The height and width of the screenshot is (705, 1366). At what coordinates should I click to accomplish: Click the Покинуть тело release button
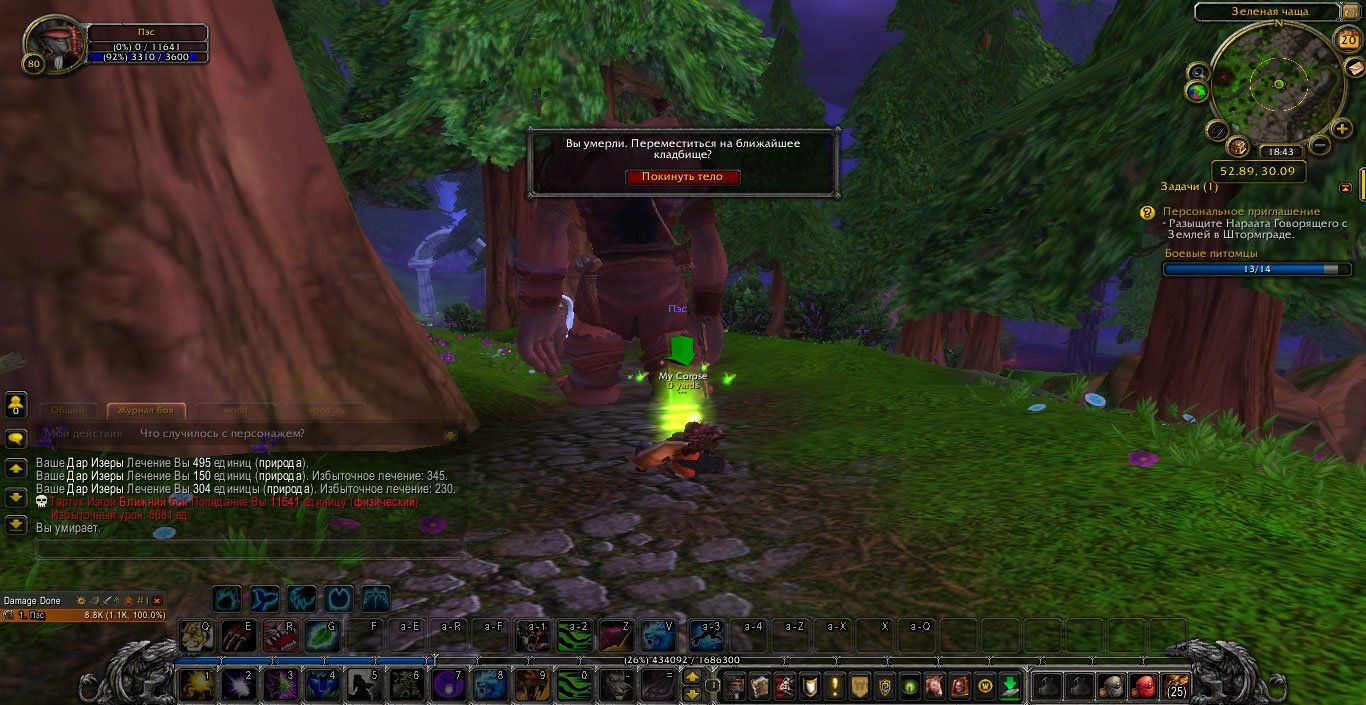[x=683, y=177]
